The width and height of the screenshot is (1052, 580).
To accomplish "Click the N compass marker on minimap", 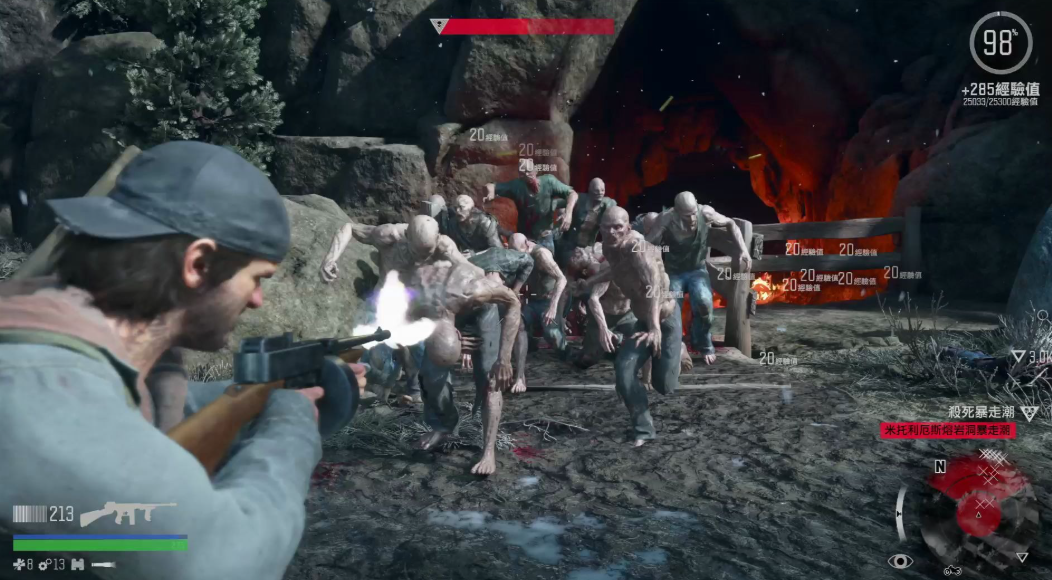I will click(x=940, y=466).
